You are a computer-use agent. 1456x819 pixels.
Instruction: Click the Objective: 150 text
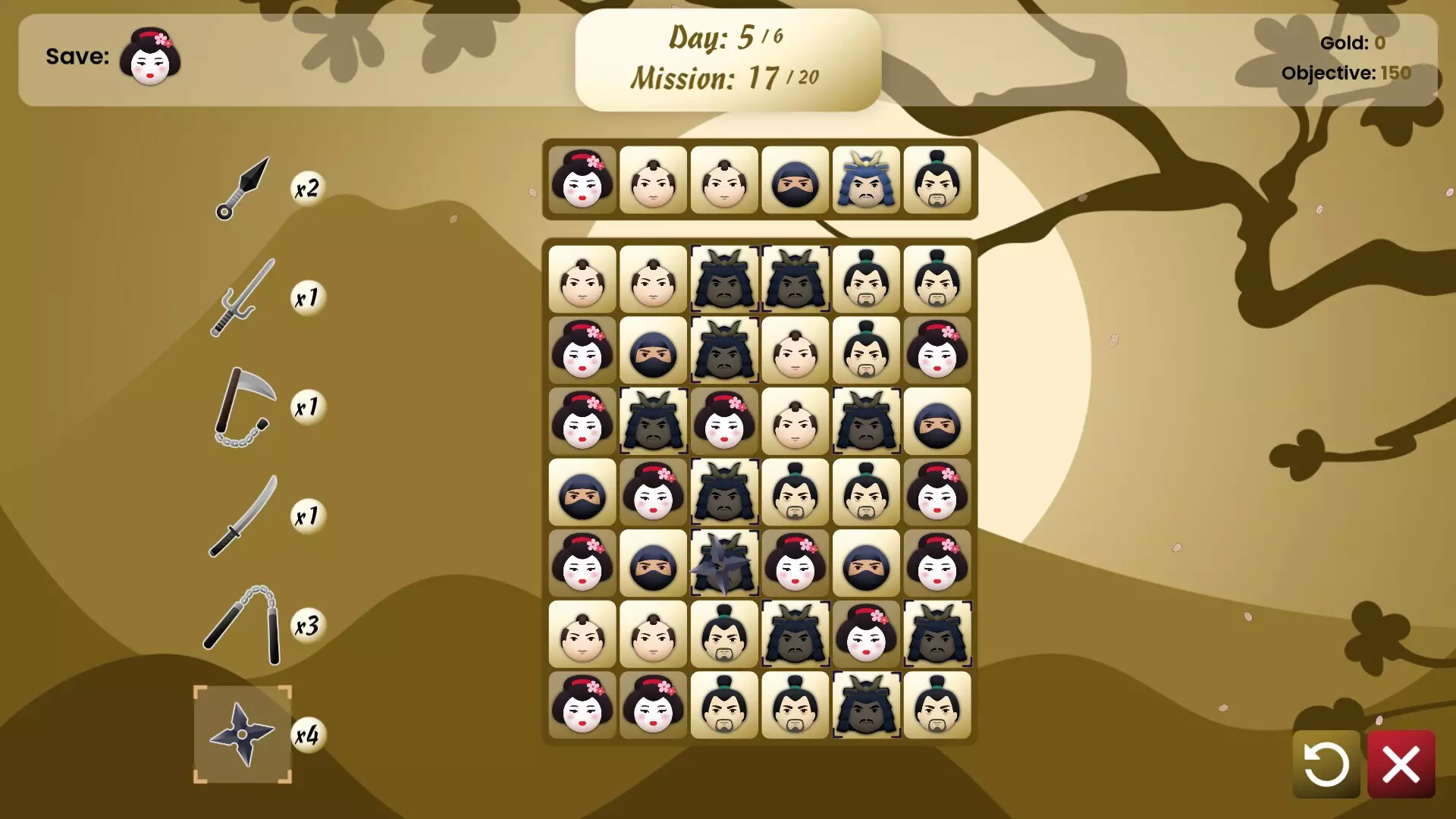[1346, 74]
